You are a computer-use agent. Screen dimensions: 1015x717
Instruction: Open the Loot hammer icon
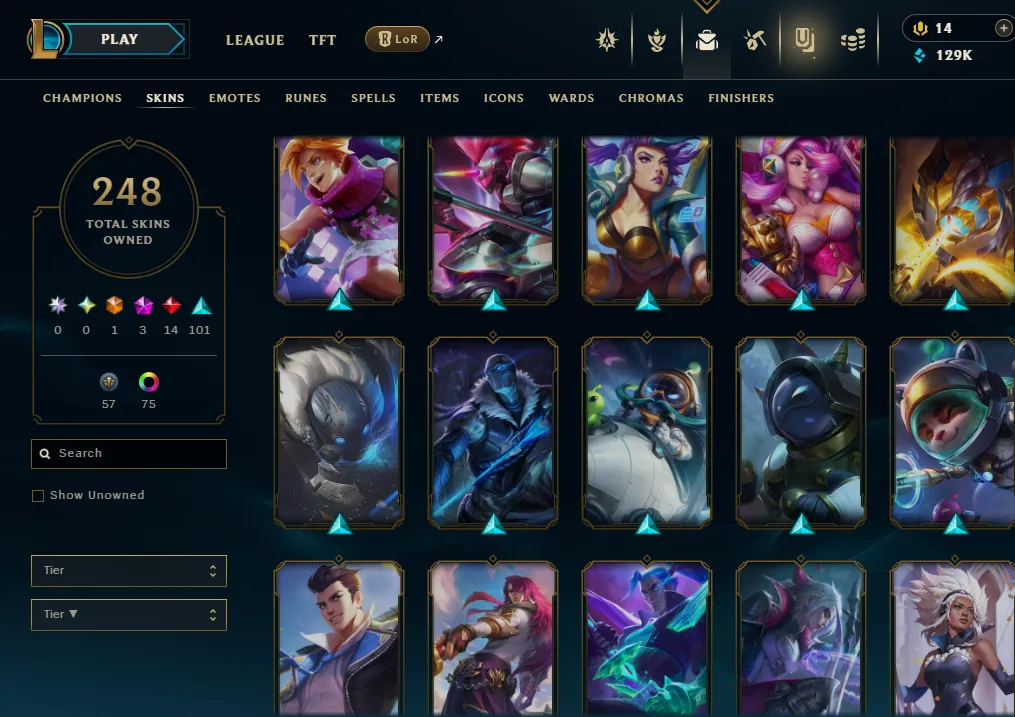pyautogui.click(x=755, y=40)
